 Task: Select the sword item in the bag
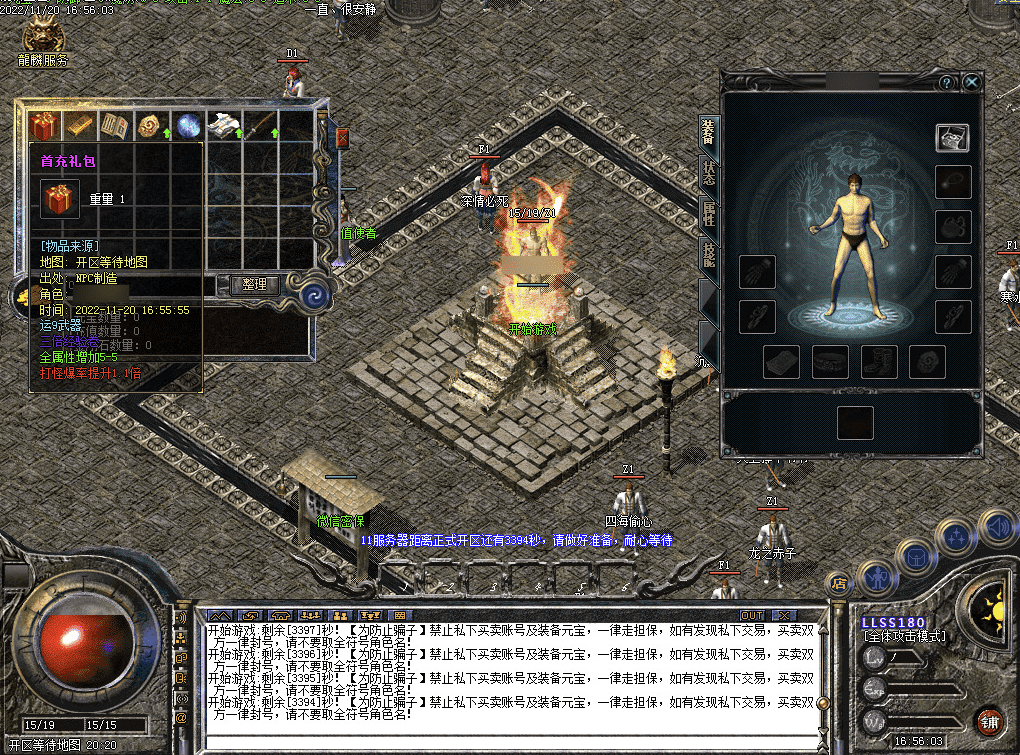point(259,126)
